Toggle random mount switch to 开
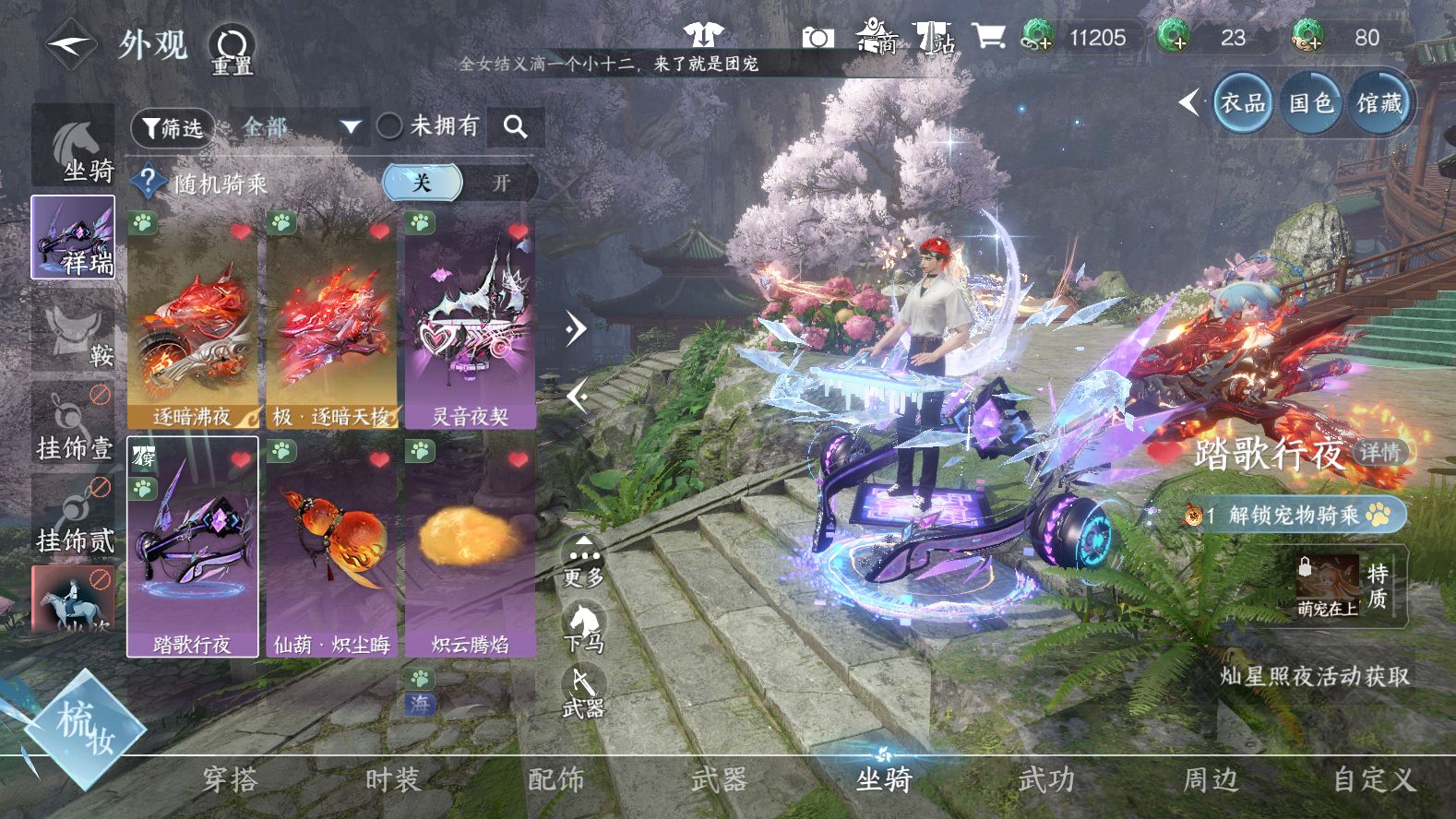 (500, 183)
